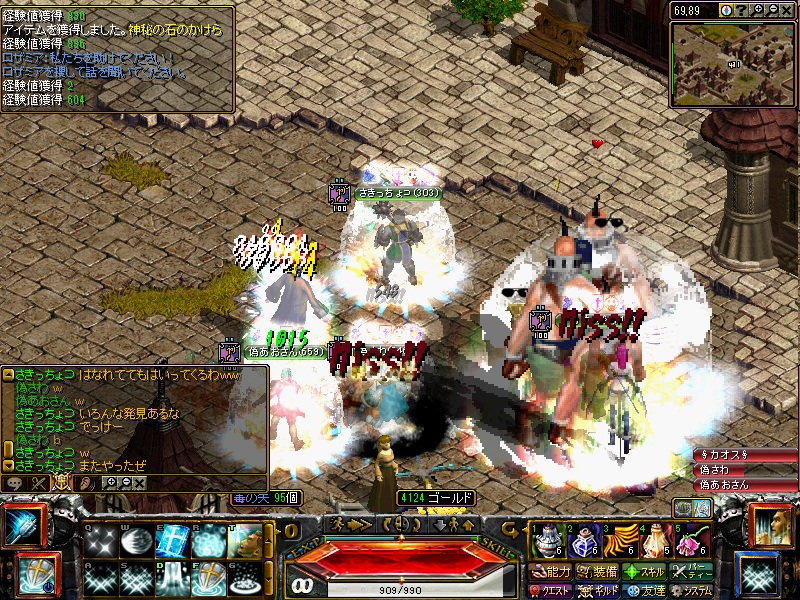Use the golden wing item in slot 3
The image size is (800, 600).
[x=619, y=542]
